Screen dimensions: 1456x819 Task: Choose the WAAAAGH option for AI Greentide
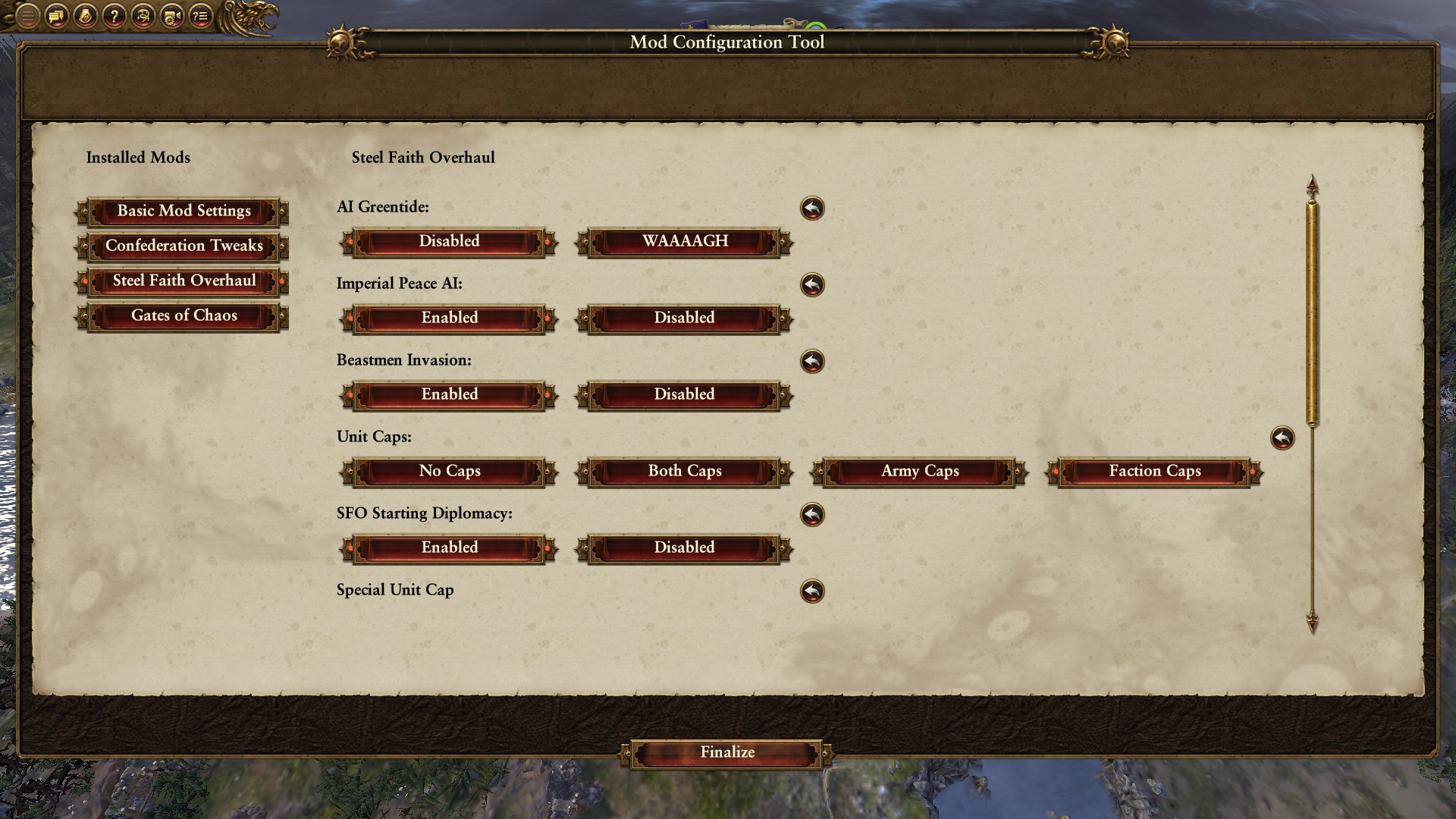(684, 242)
